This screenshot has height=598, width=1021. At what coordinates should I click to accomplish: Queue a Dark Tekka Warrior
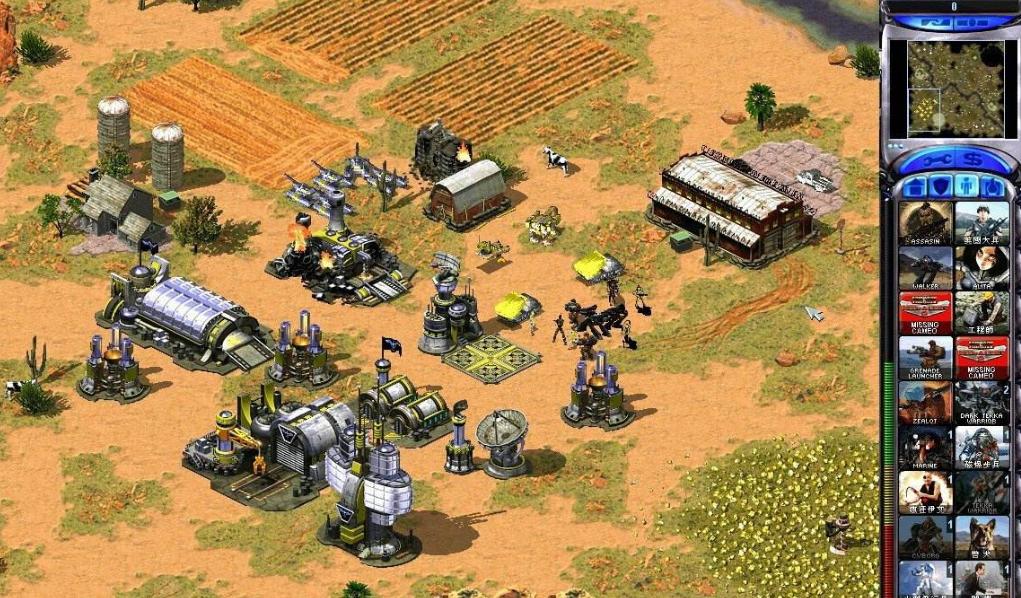[981, 403]
